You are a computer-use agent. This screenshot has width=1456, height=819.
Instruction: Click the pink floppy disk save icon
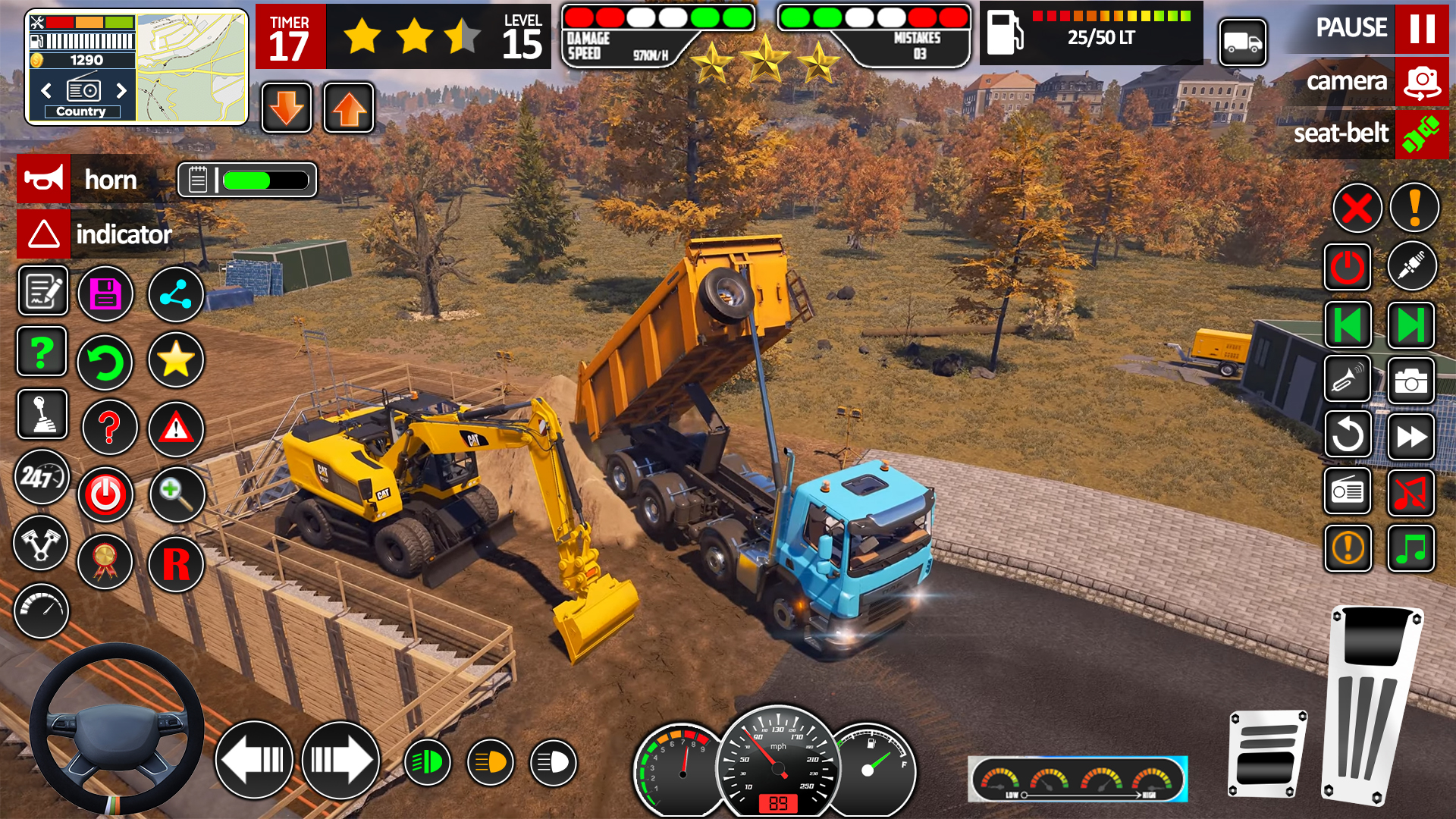pyautogui.click(x=105, y=293)
